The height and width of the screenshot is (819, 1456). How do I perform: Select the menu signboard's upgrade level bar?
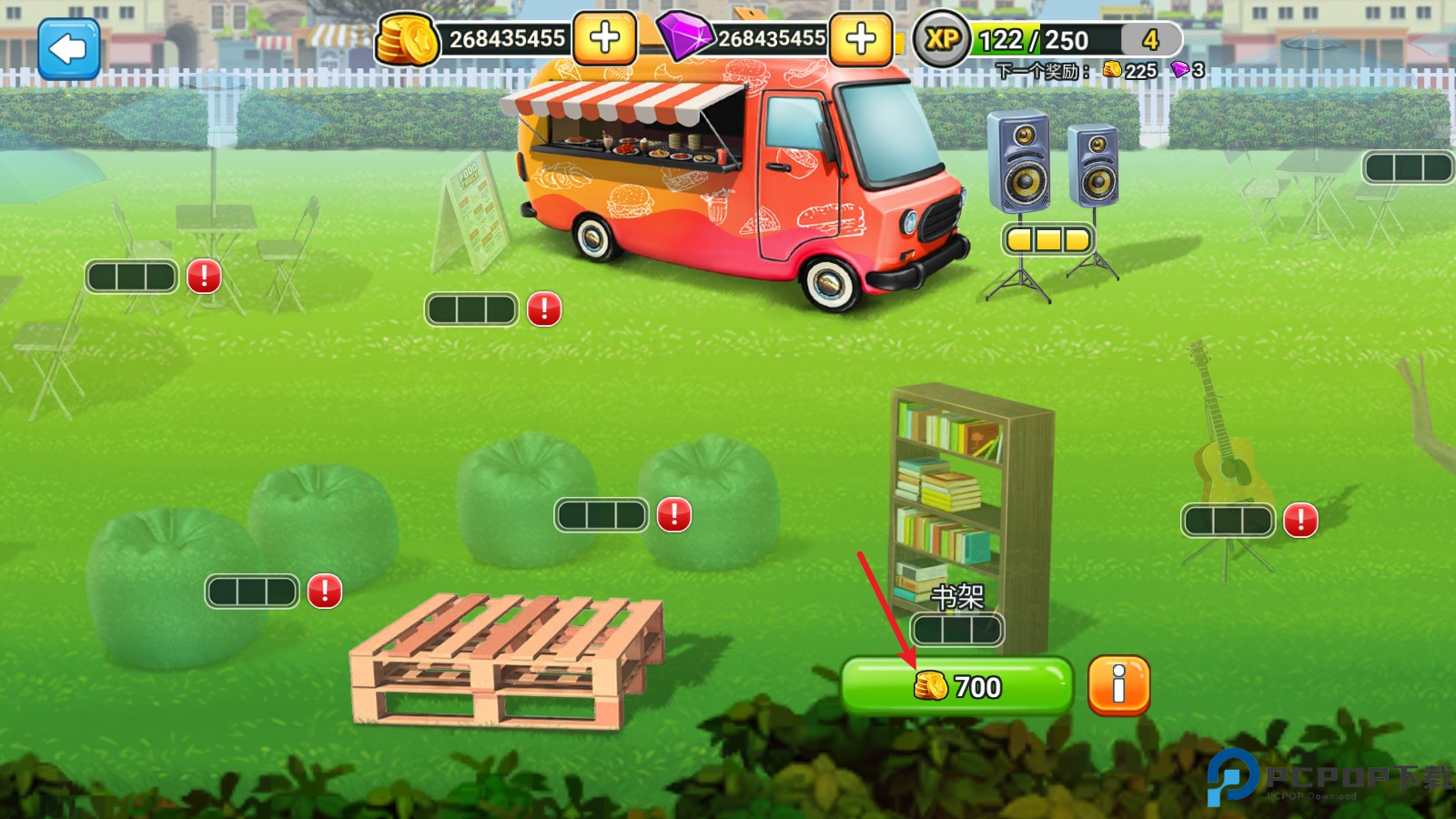pyautogui.click(x=471, y=309)
